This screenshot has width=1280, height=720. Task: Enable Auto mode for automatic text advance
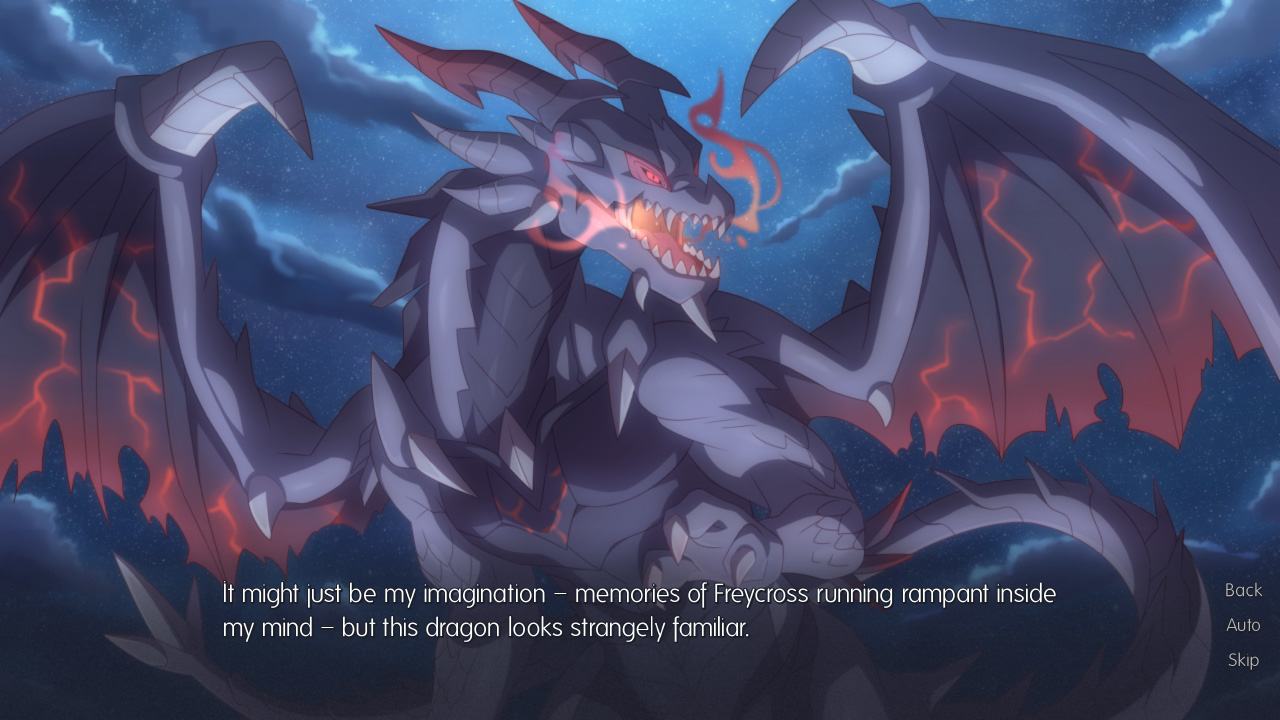1243,625
